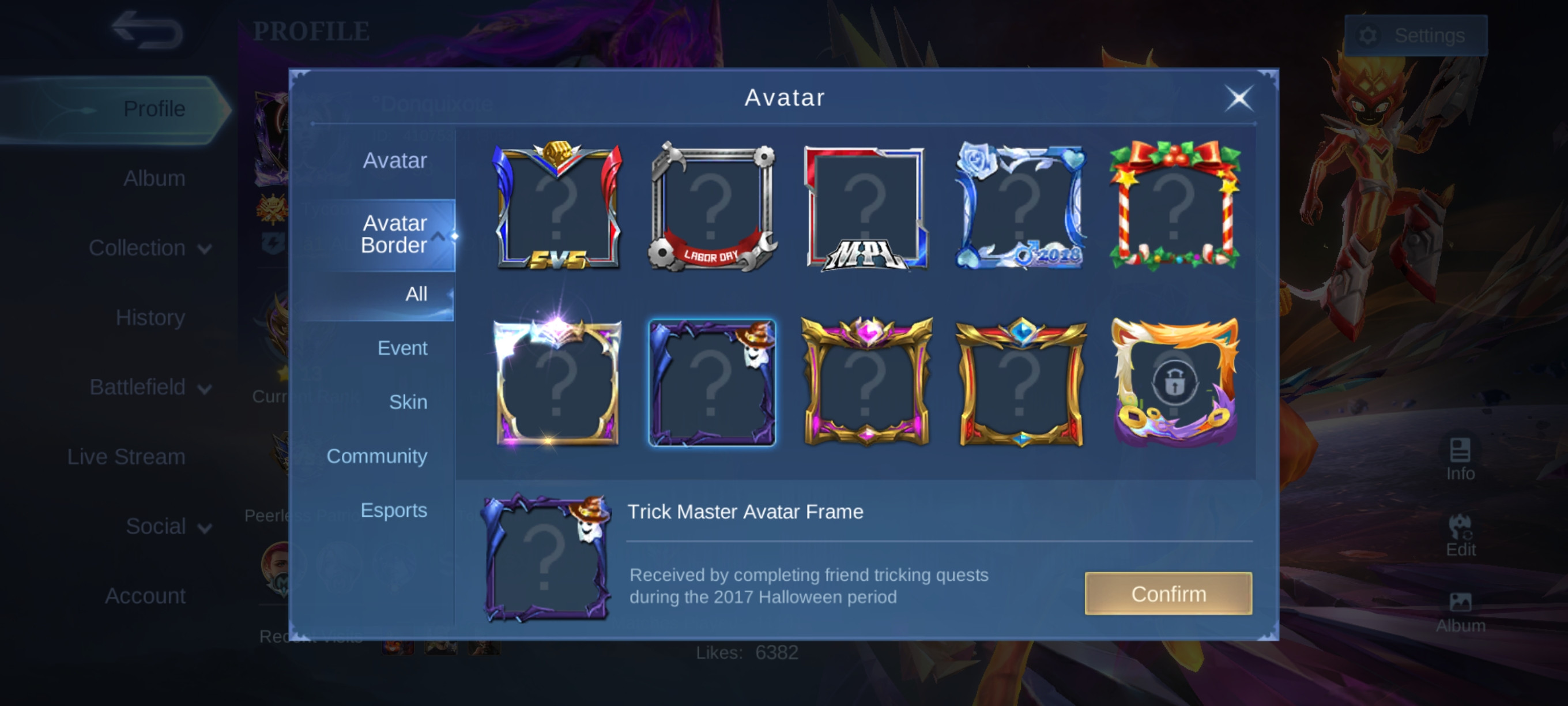Switch to the Avatar tab

point(394,160)
